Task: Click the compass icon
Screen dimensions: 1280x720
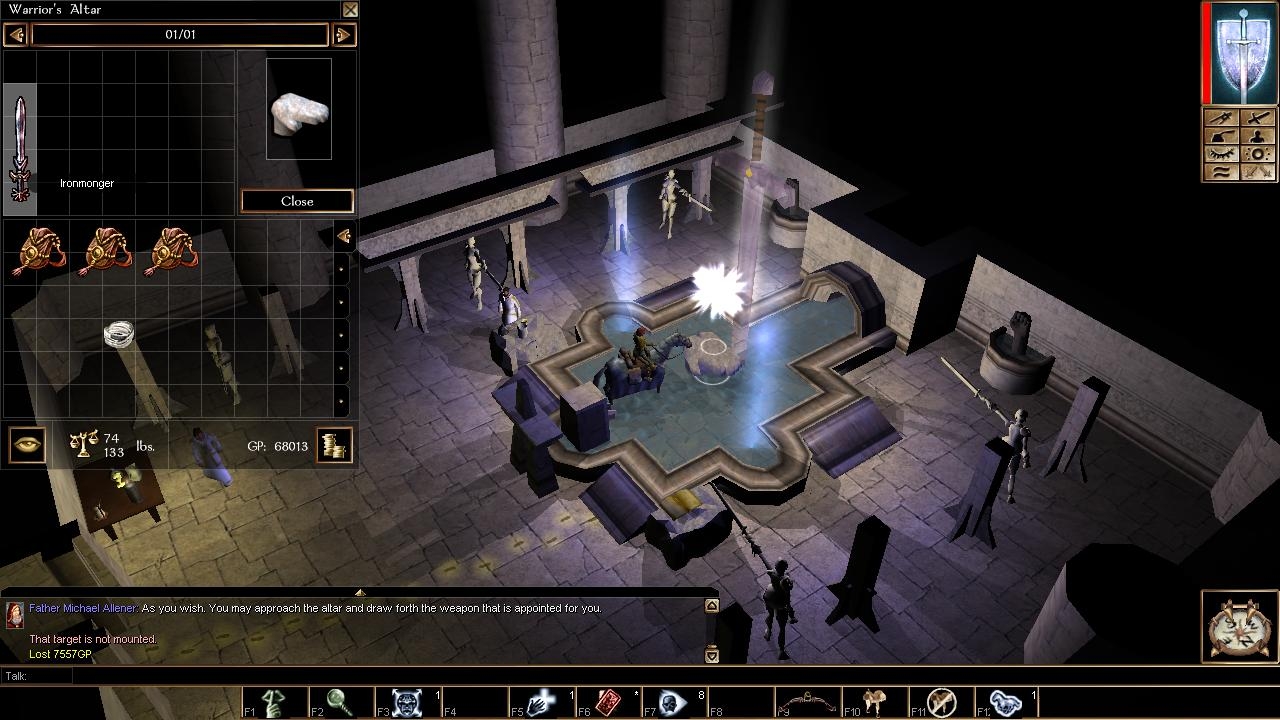Action: [1240, 626]
